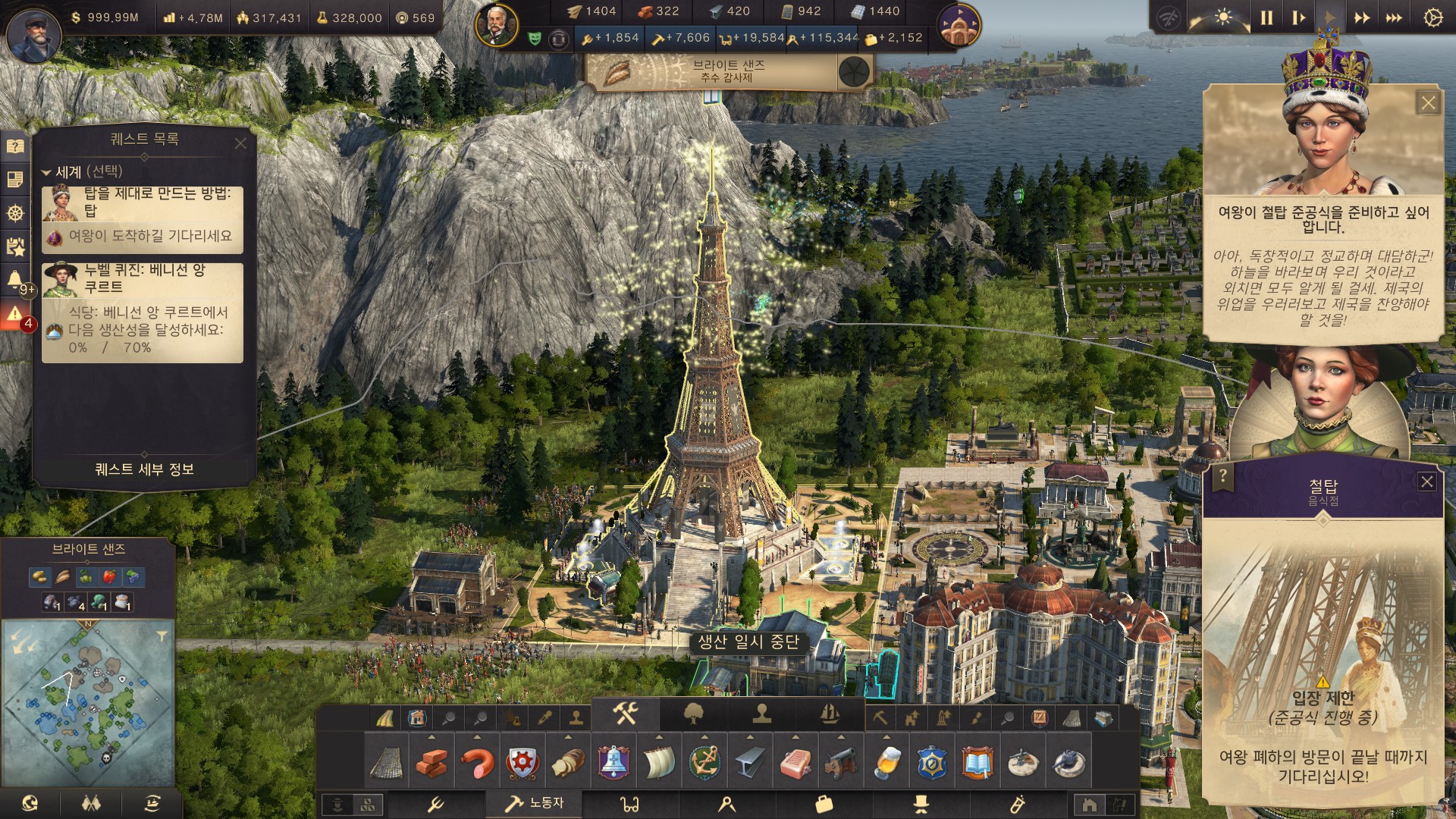Close the 철탑 building info panel
Screen dimensions: 1456x819
(1426, 482)
